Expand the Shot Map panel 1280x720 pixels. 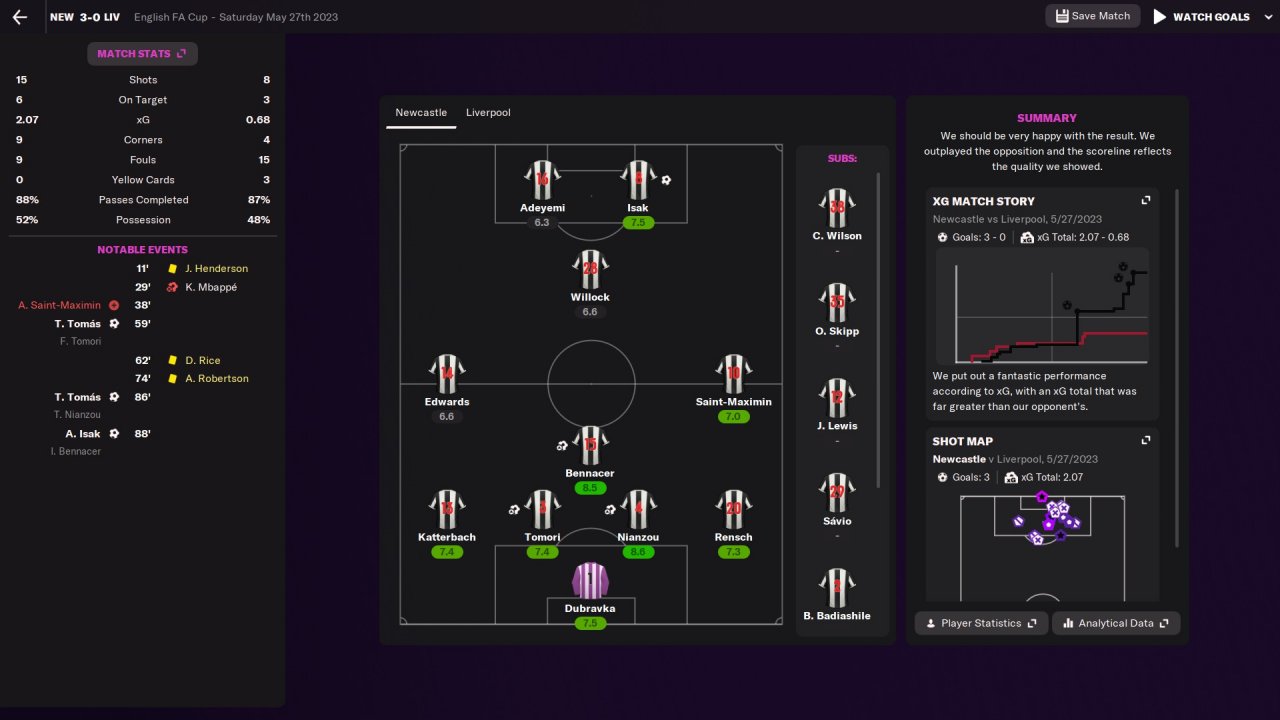(x=1146, y=441)
